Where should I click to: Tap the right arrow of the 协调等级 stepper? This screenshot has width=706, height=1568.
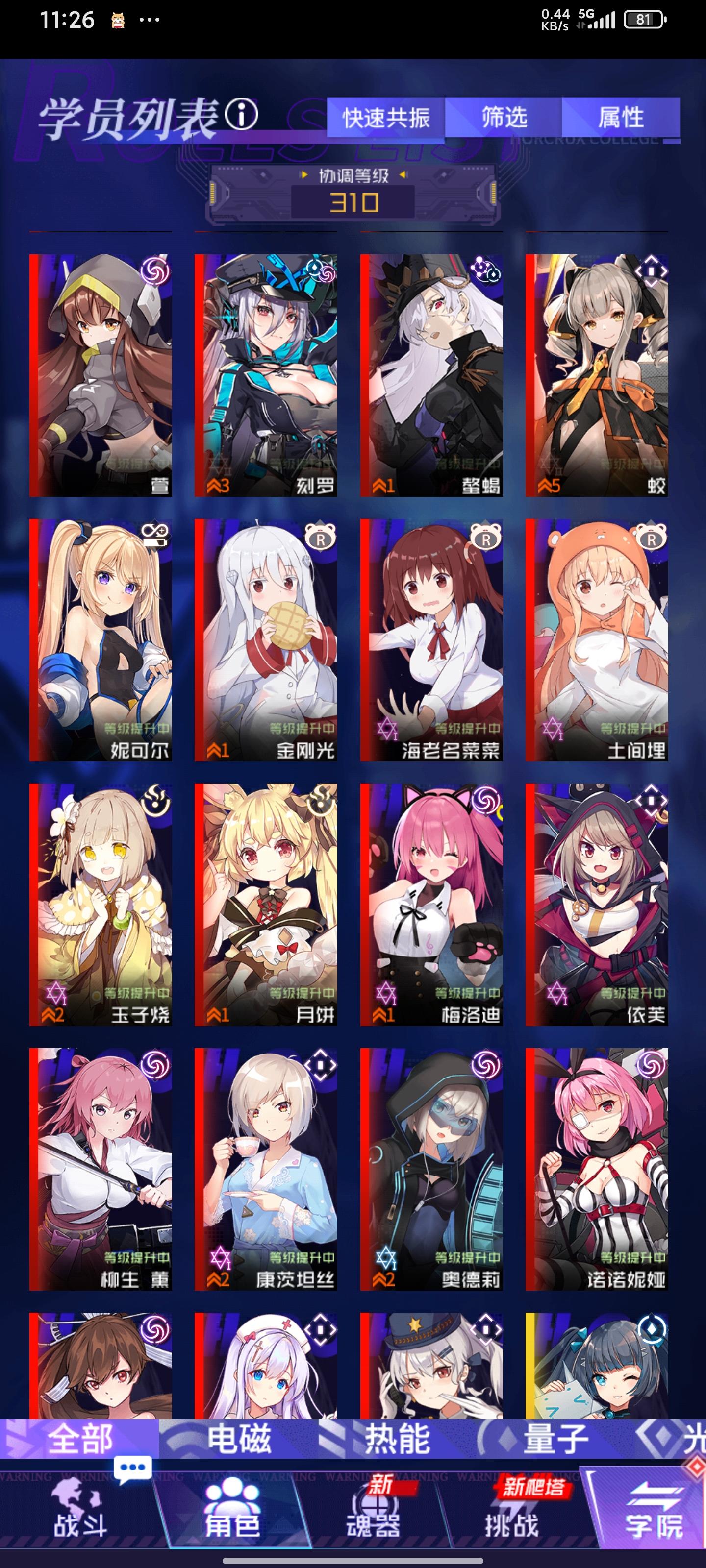click(x=403, y=174)
